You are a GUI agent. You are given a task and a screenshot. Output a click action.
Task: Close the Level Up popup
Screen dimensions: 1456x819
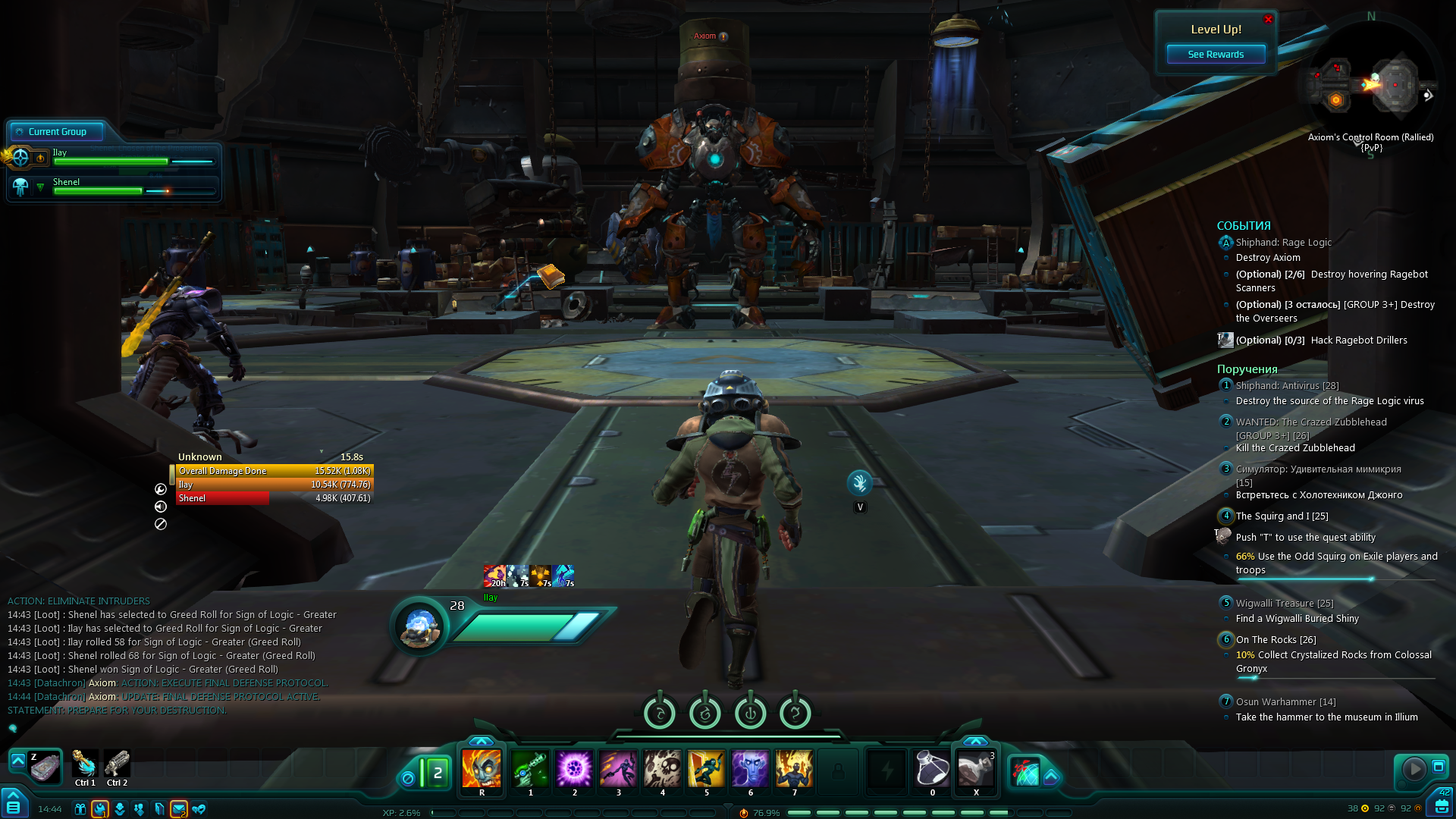click(1268, 20)
